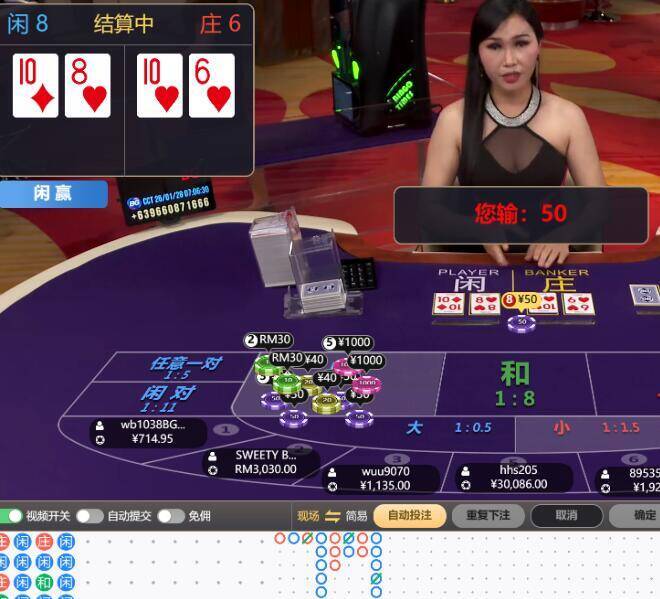Turn on the 免佣 commission-free toggle
The width and height of the screenshot is (660, 599).
point(170,516)
